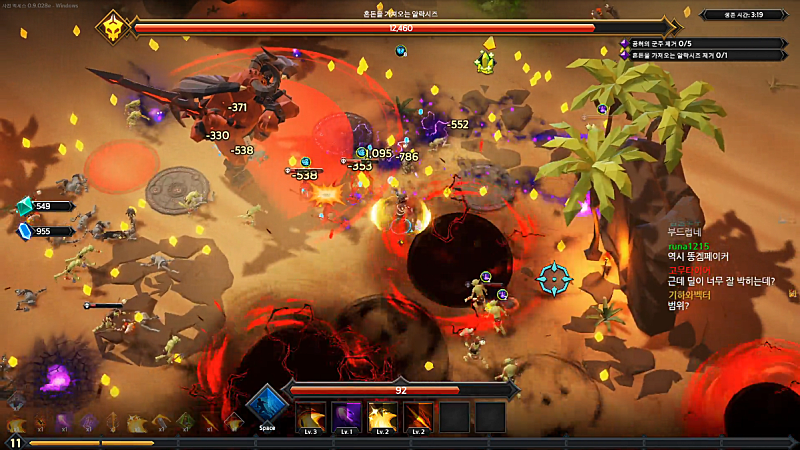The image size is (800, 450).
Task: Click the green gem currency icon
Action: [x=24, y=206]
